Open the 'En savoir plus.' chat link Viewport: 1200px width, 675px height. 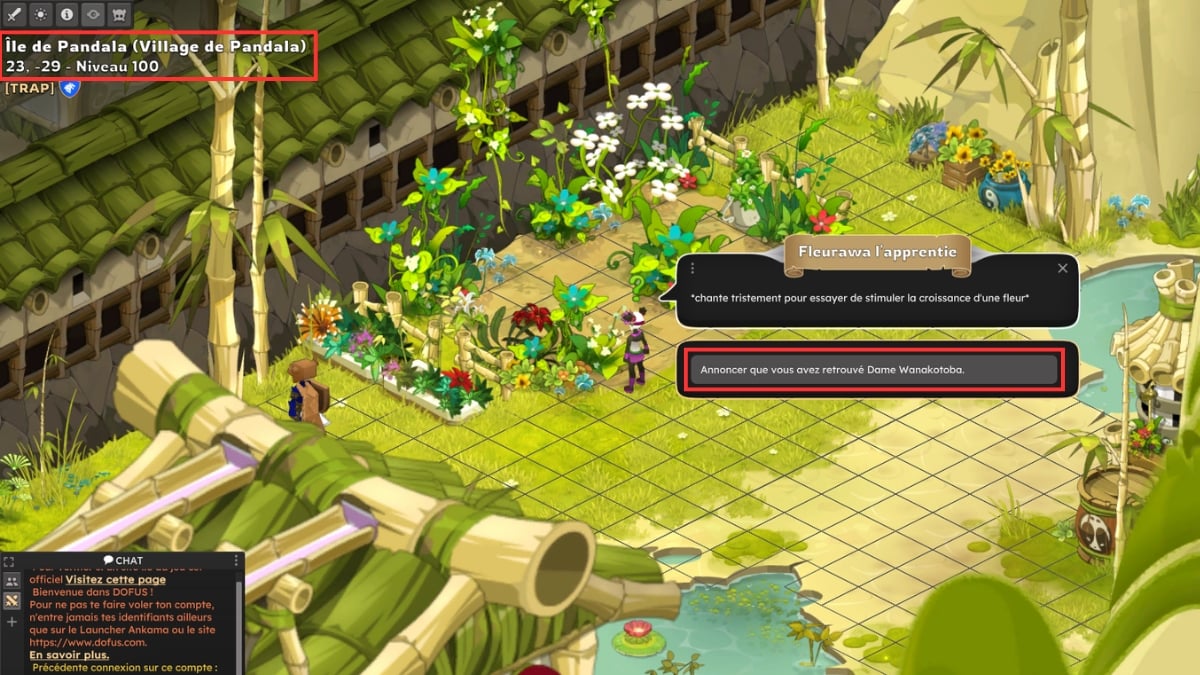pos(69,655)
